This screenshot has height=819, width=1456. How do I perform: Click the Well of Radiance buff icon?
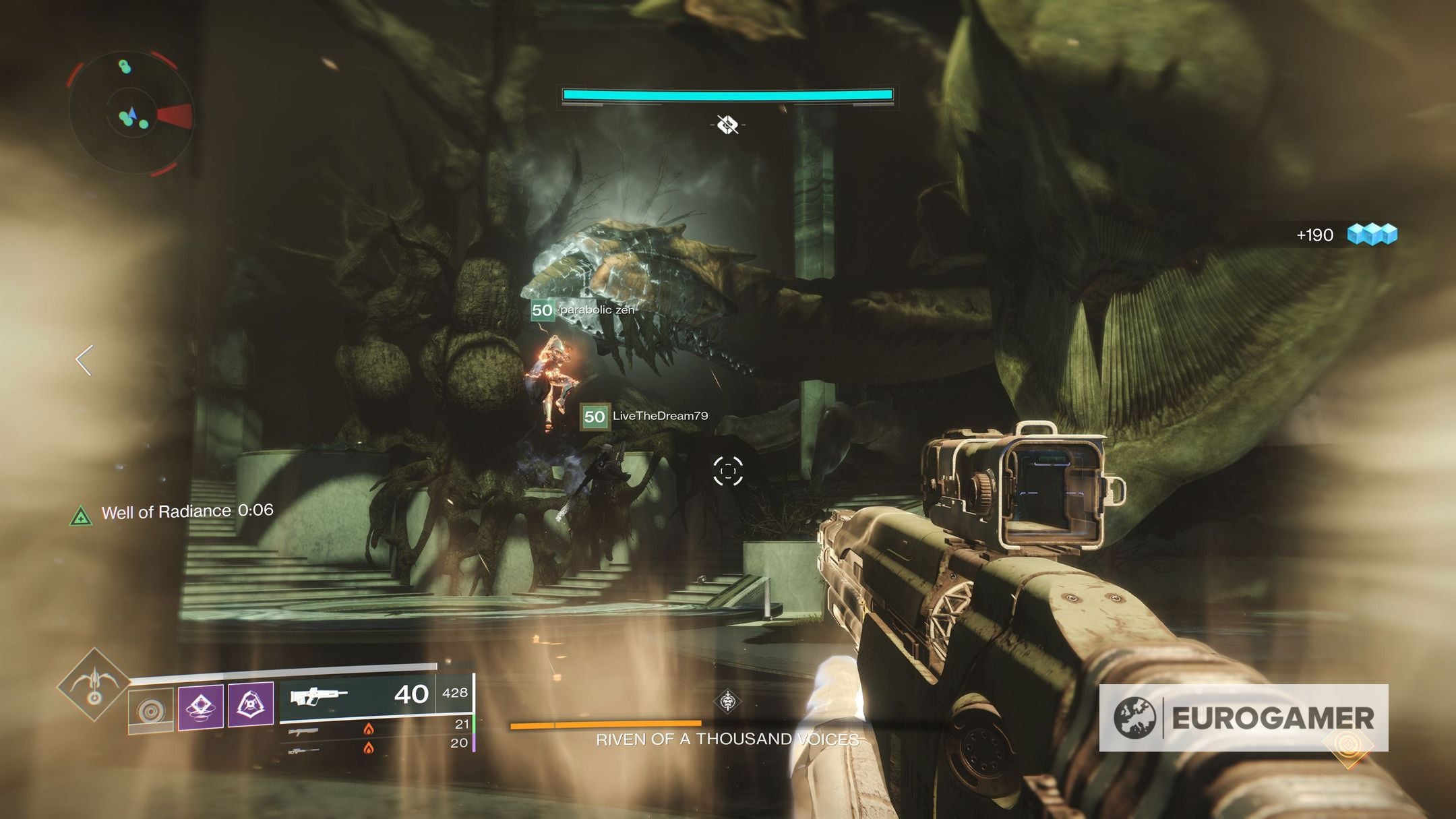point(81,517)
